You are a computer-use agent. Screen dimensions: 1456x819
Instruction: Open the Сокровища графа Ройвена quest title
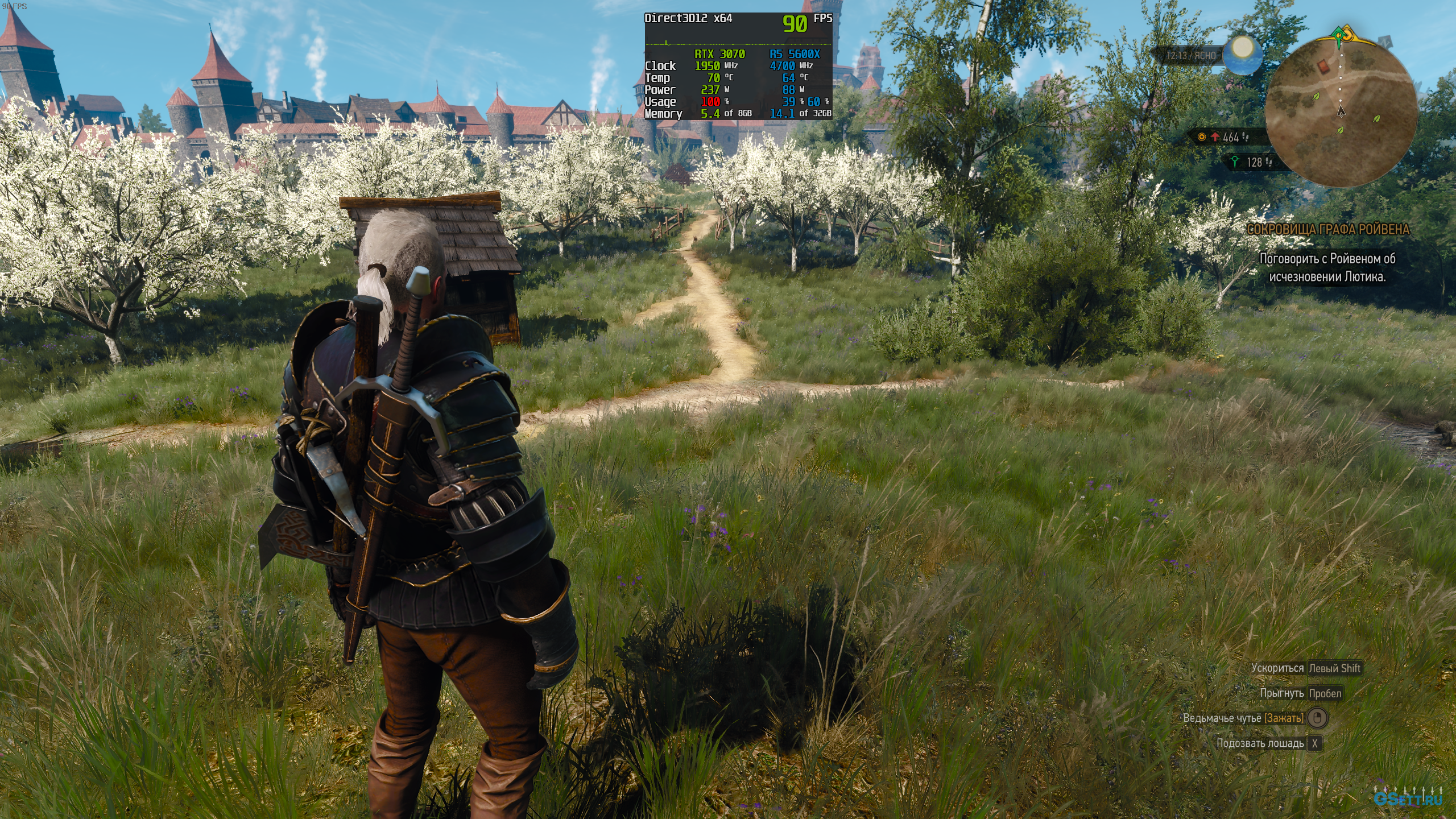(x=1327, y=229)
